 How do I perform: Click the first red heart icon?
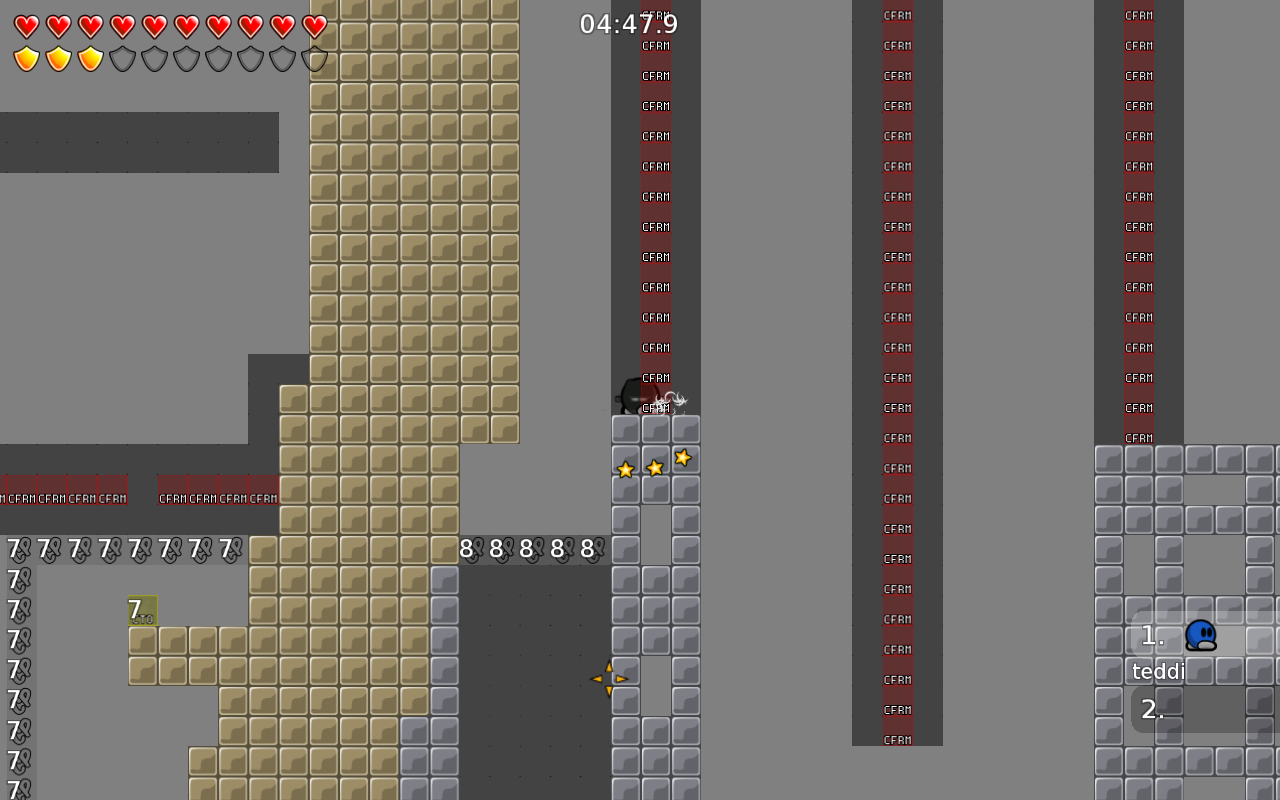[x=27, y=27]
